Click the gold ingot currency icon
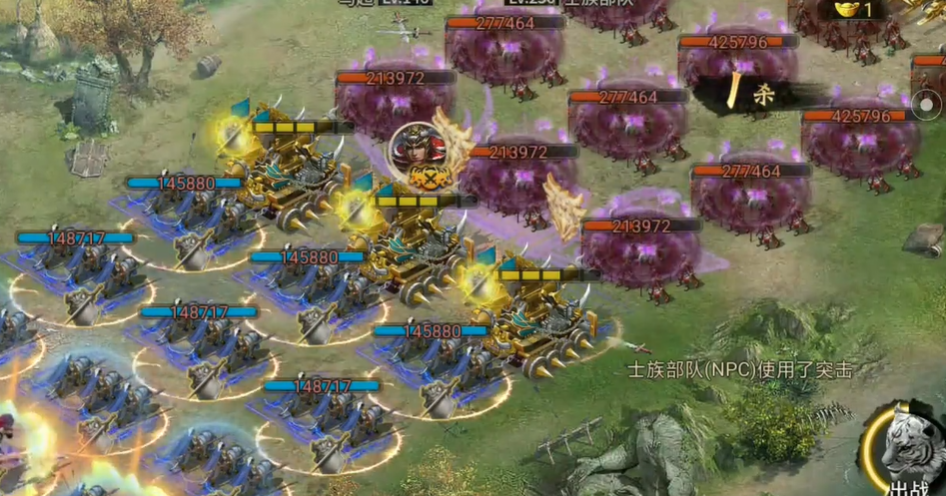The width and height of the screenshot is (946, 496). point(842,10)
